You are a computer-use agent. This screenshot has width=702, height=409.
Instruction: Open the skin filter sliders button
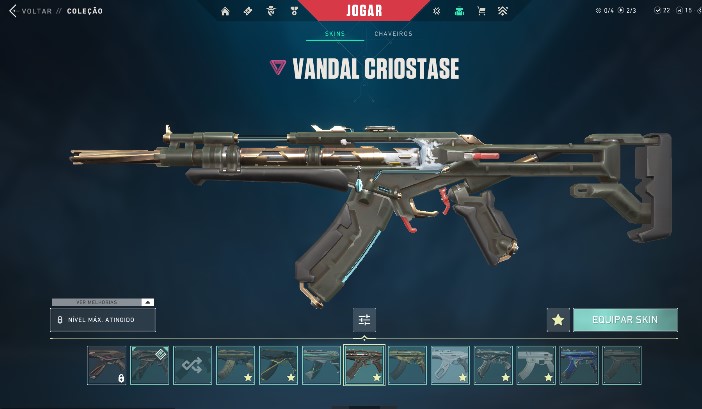[364, 320]
